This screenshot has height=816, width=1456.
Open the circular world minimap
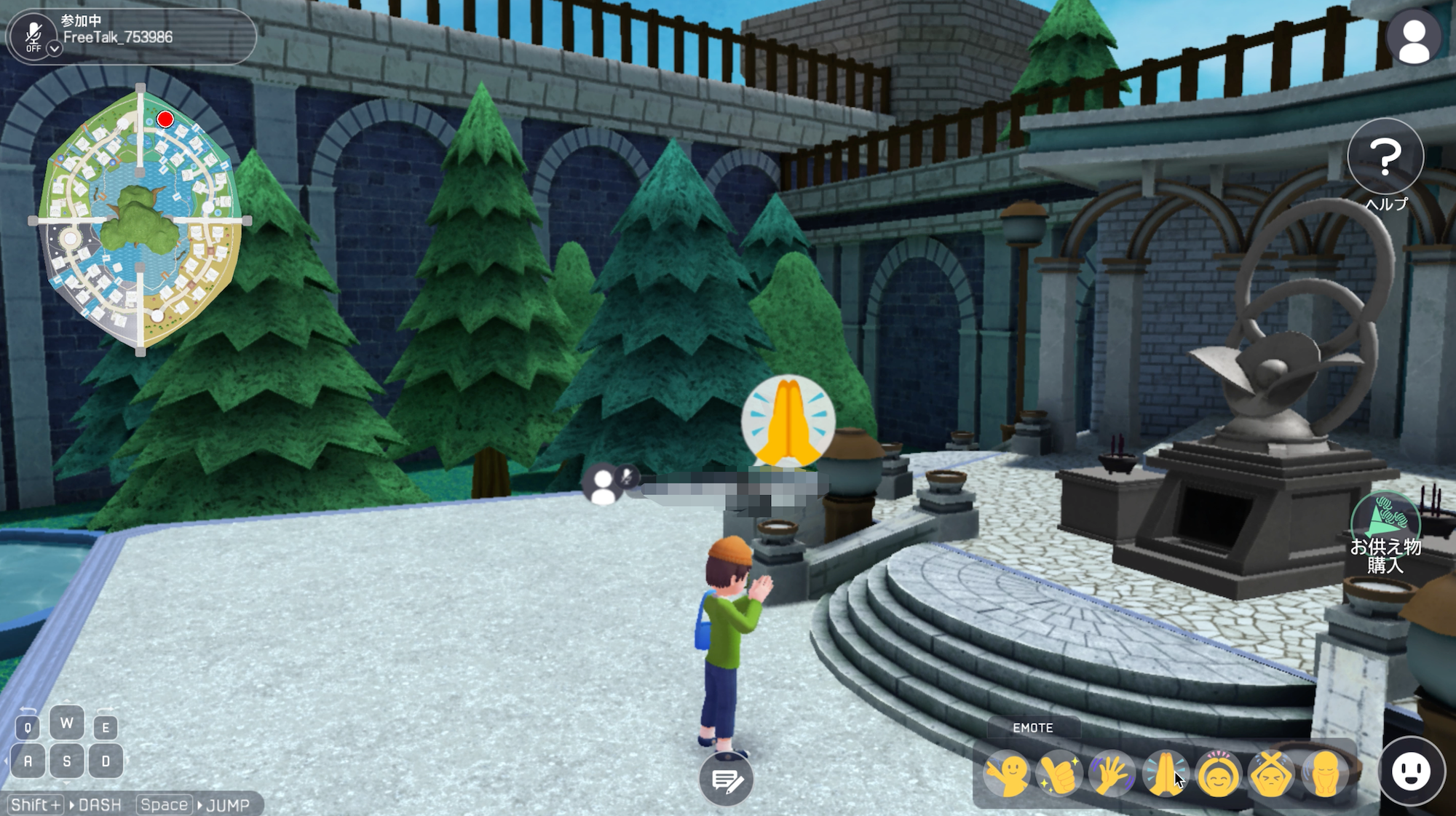(141, 219)
